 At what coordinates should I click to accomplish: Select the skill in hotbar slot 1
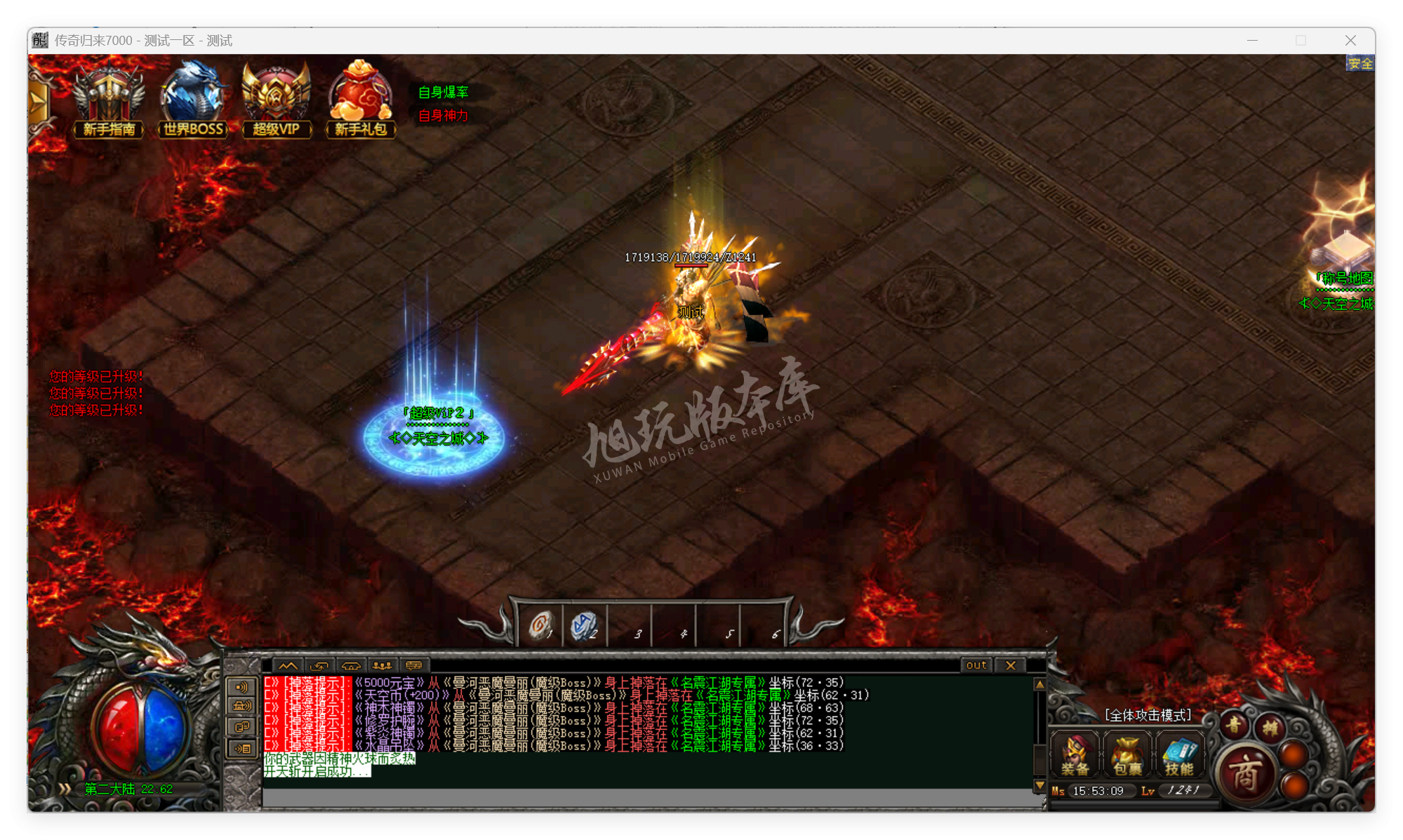pos(540,625)
